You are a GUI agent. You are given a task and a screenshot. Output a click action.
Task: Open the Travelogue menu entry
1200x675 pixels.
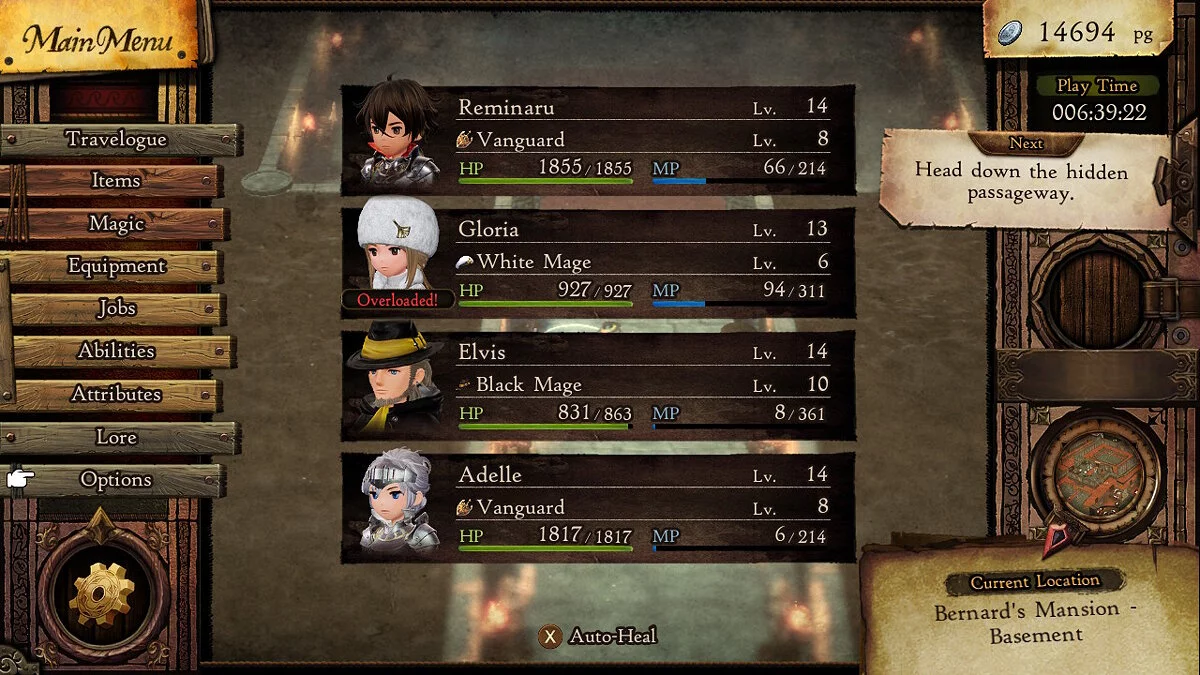(x=117, y=139)
